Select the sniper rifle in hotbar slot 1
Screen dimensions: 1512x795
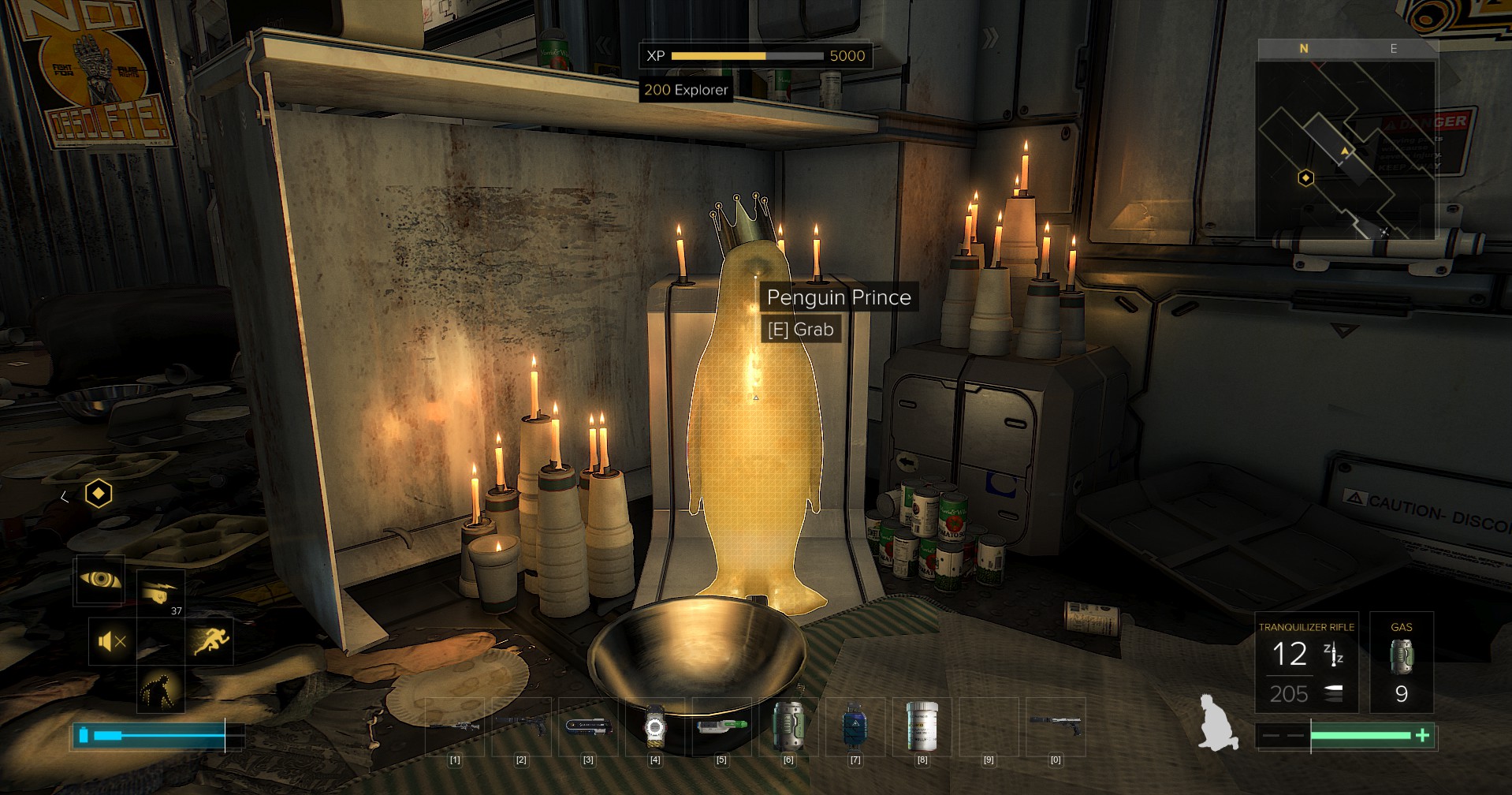(x=454, y=726)
